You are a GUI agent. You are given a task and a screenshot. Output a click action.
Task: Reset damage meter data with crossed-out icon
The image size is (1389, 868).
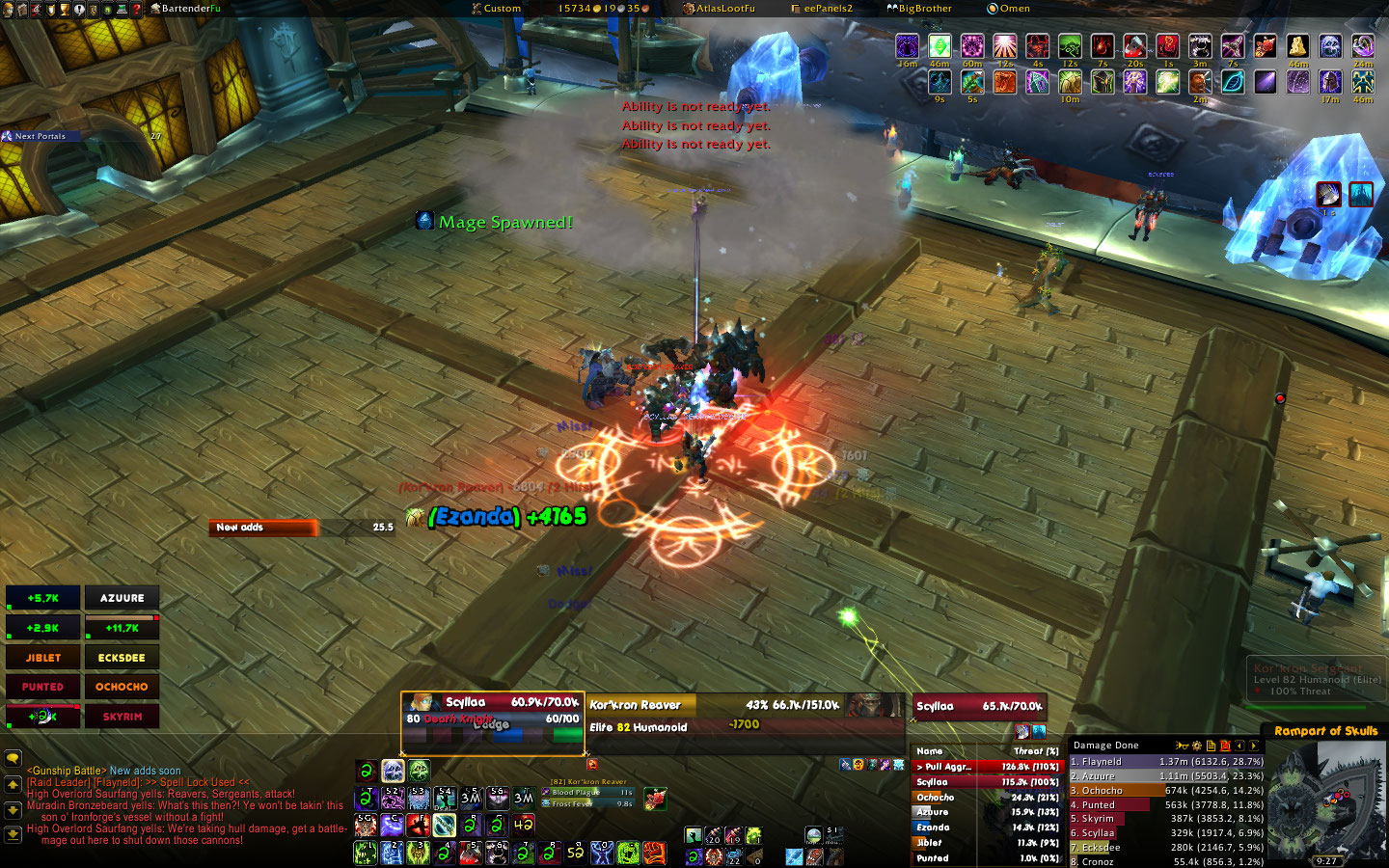[x=1225, y=746]
